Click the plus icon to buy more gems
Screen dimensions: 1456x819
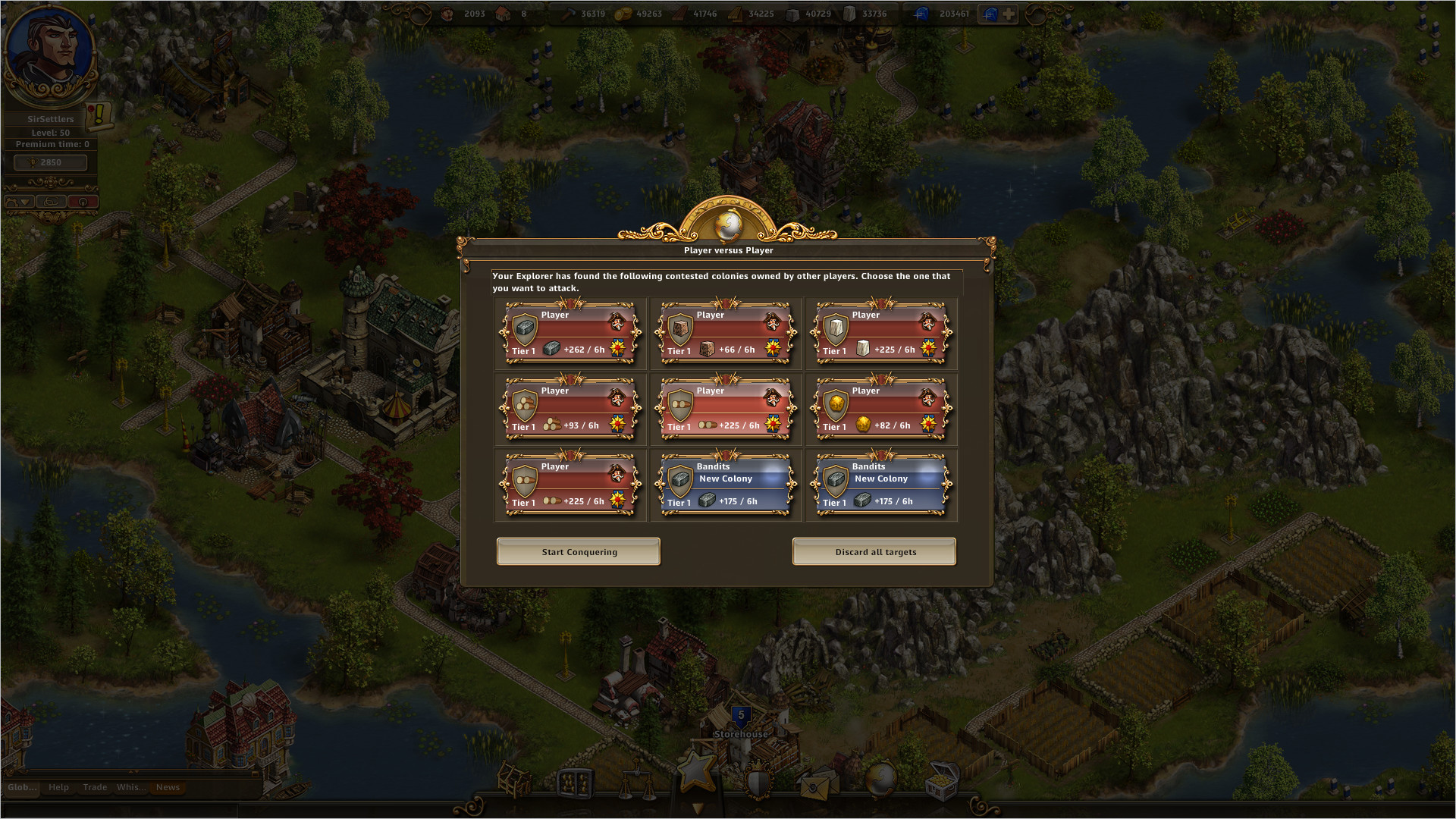point(1009,13)
